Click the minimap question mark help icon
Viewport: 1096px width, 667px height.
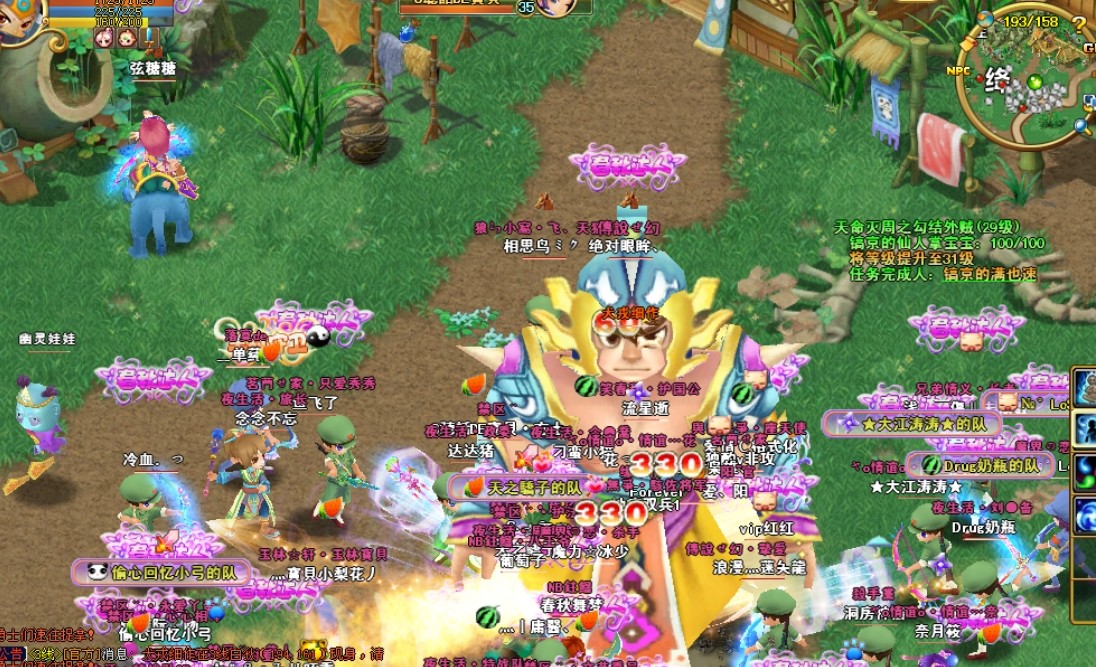[x=1079, y=23]
